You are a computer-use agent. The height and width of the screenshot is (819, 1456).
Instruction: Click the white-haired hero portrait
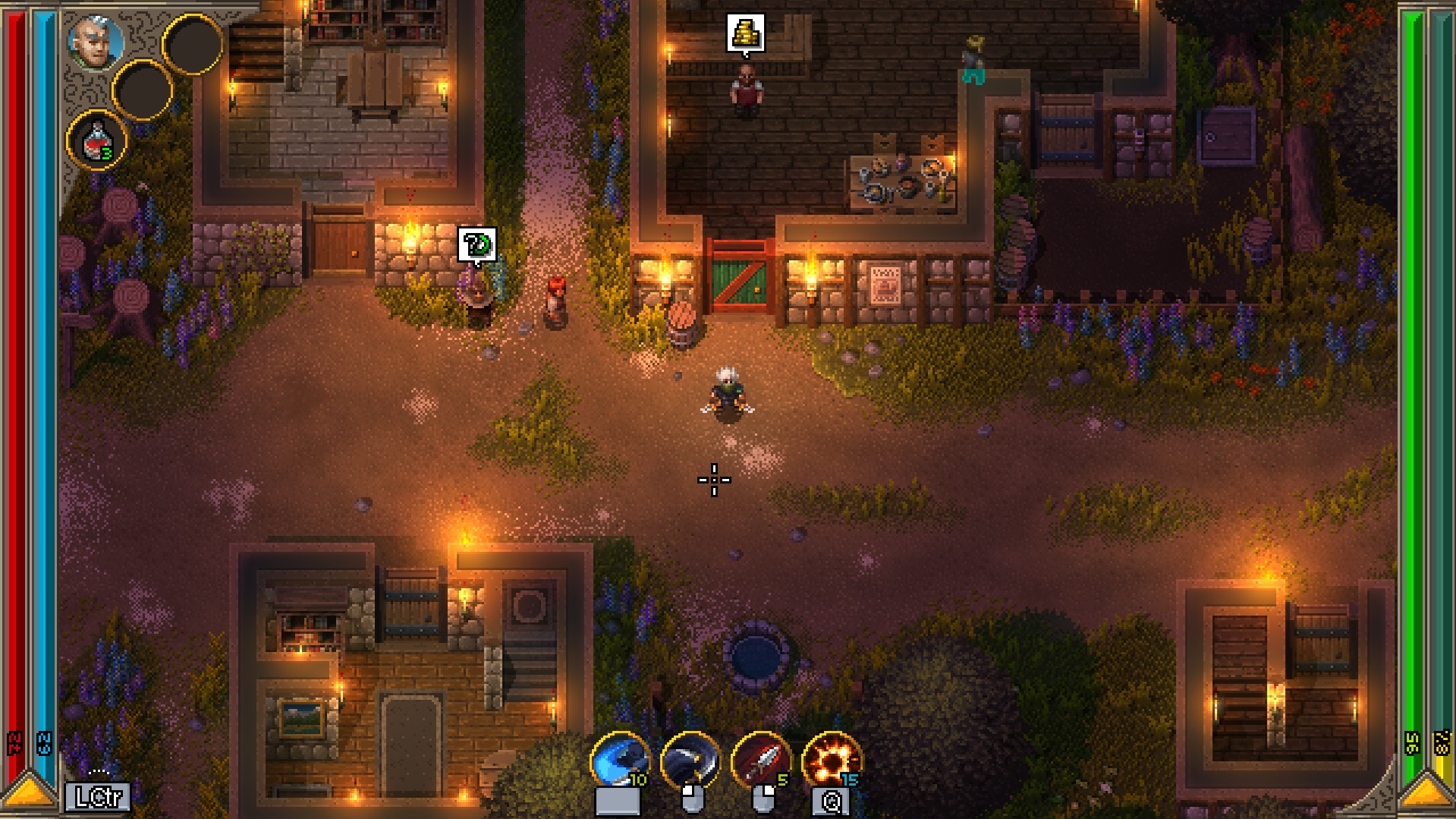(96, 42)
